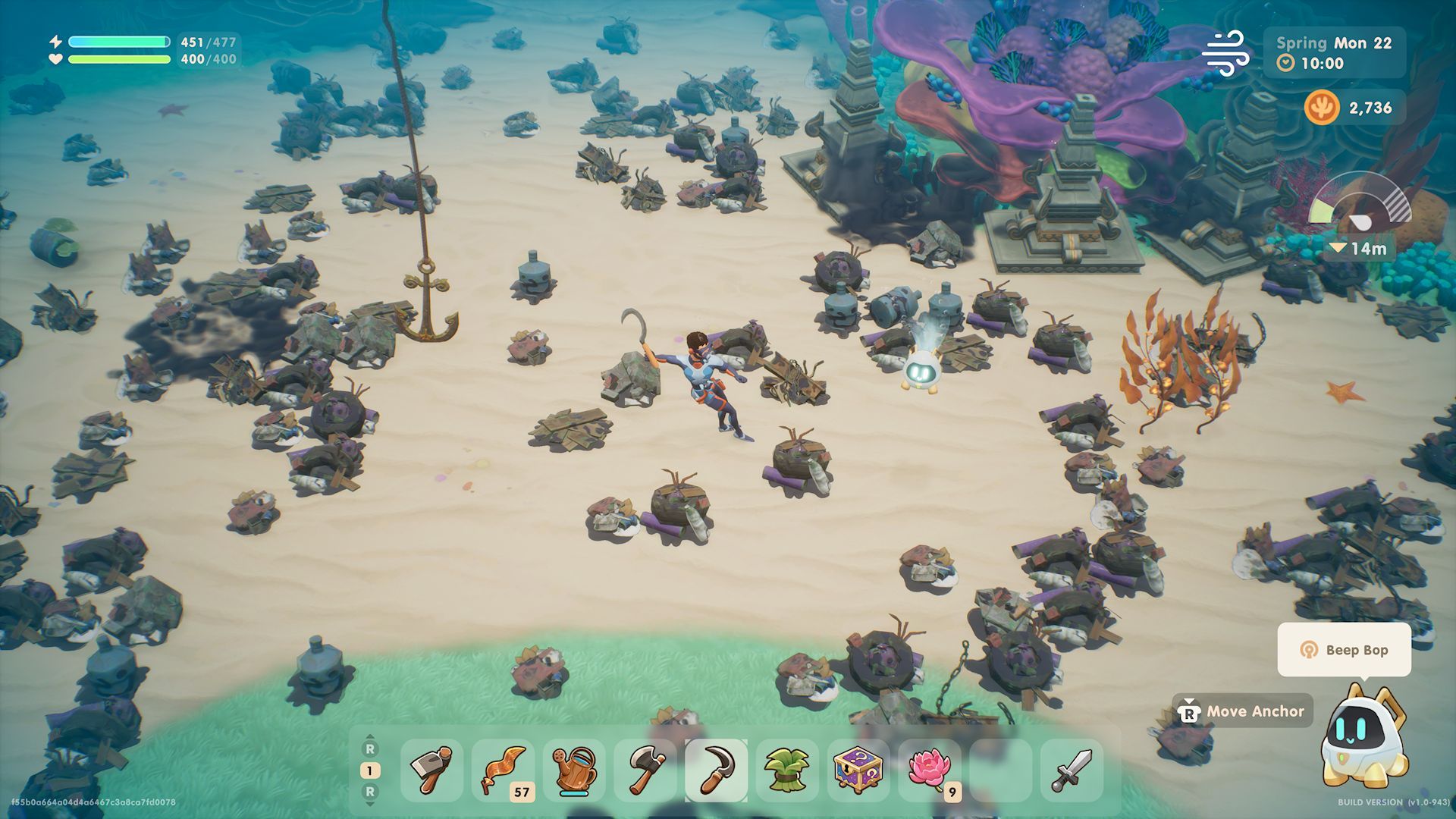Select the scythe in the hotbar
This screenshot has width=1456, height=819.
715,770
